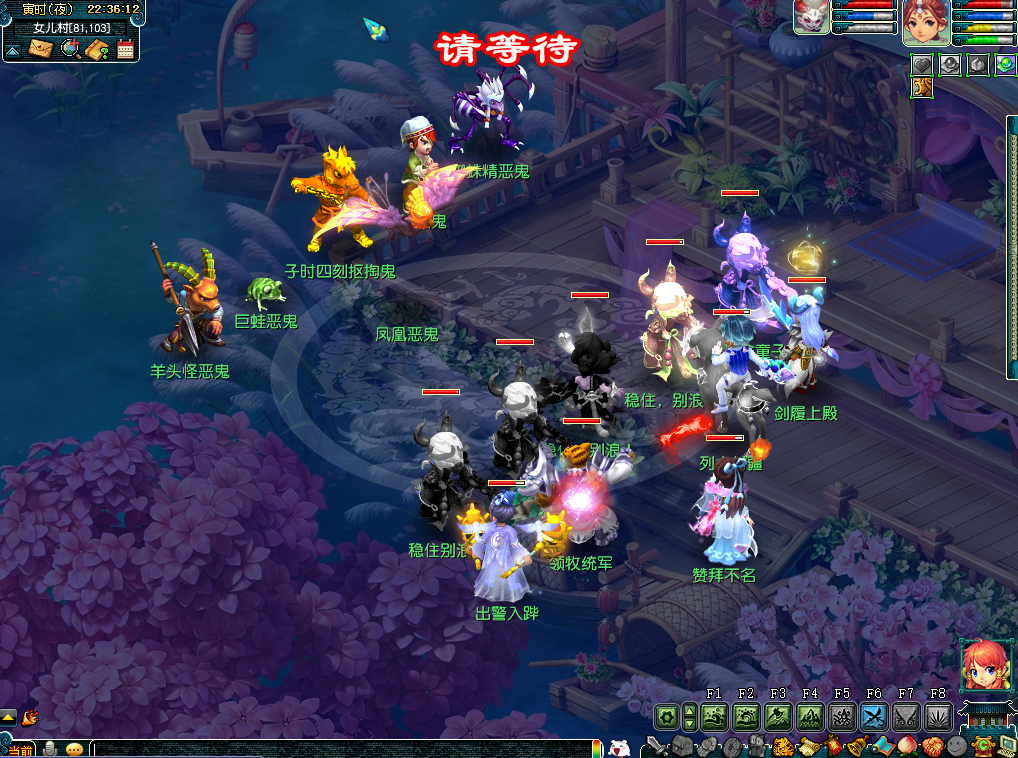Open the help guide book icon
1018x758 pixels.
click(97, 49)
